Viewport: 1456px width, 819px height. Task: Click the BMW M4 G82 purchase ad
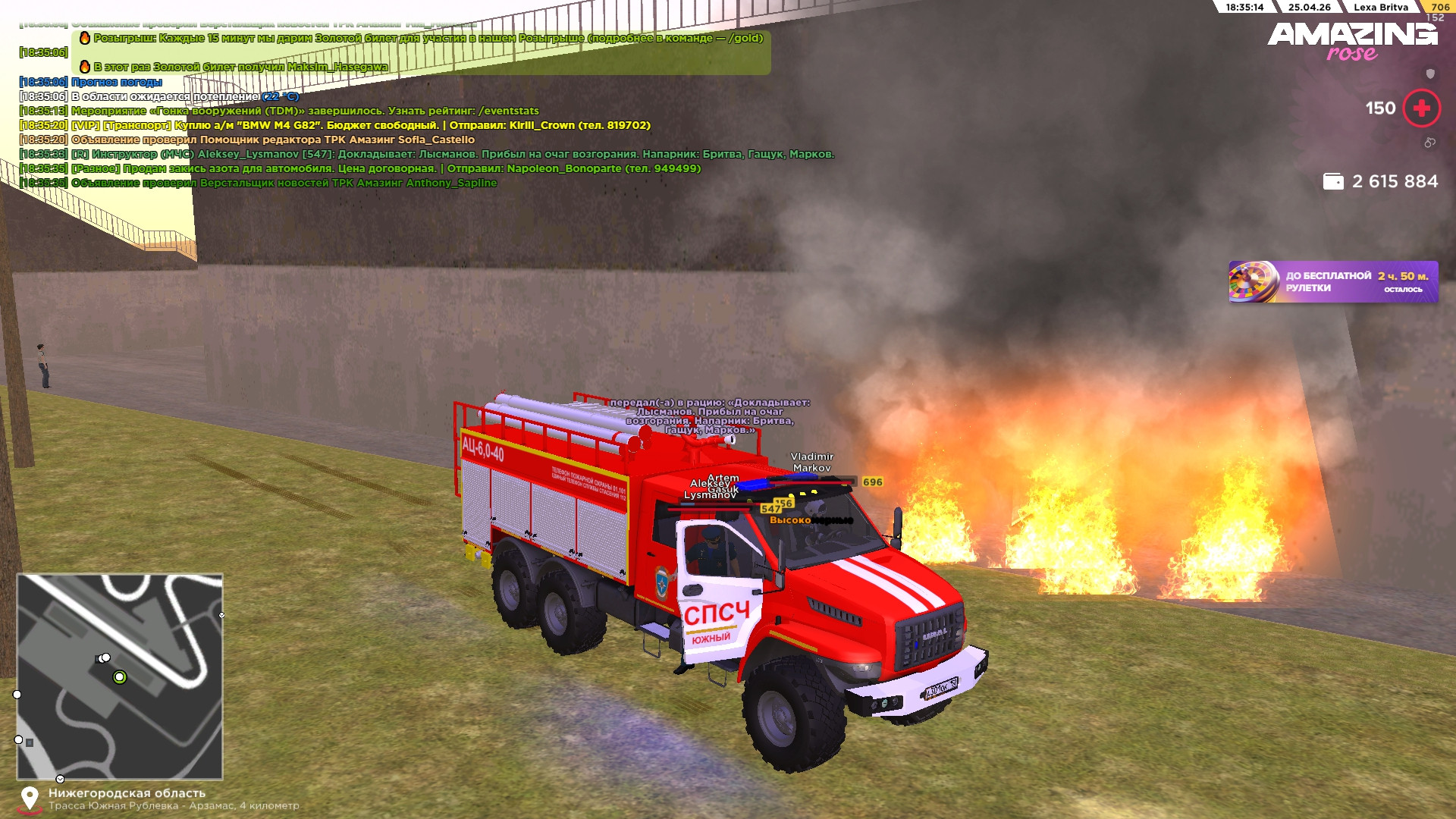tap(360, 125)
